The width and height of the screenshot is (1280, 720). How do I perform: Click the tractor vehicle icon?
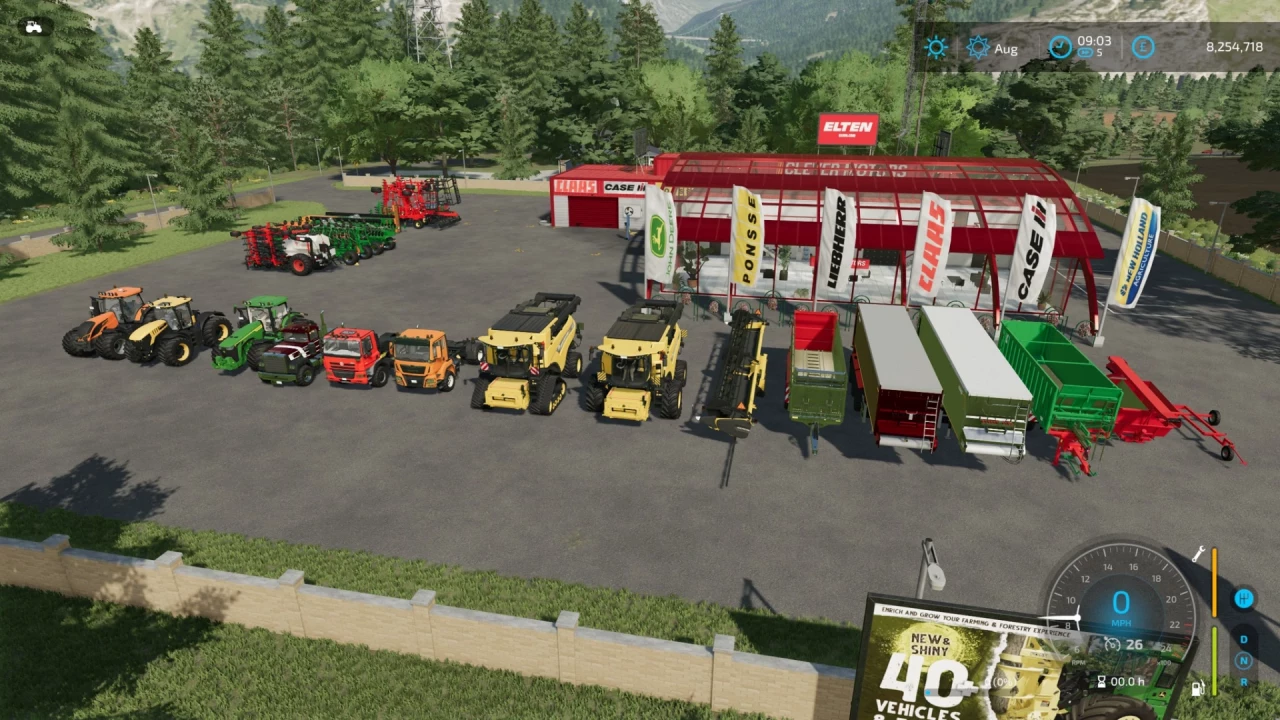tap(33, 27)
